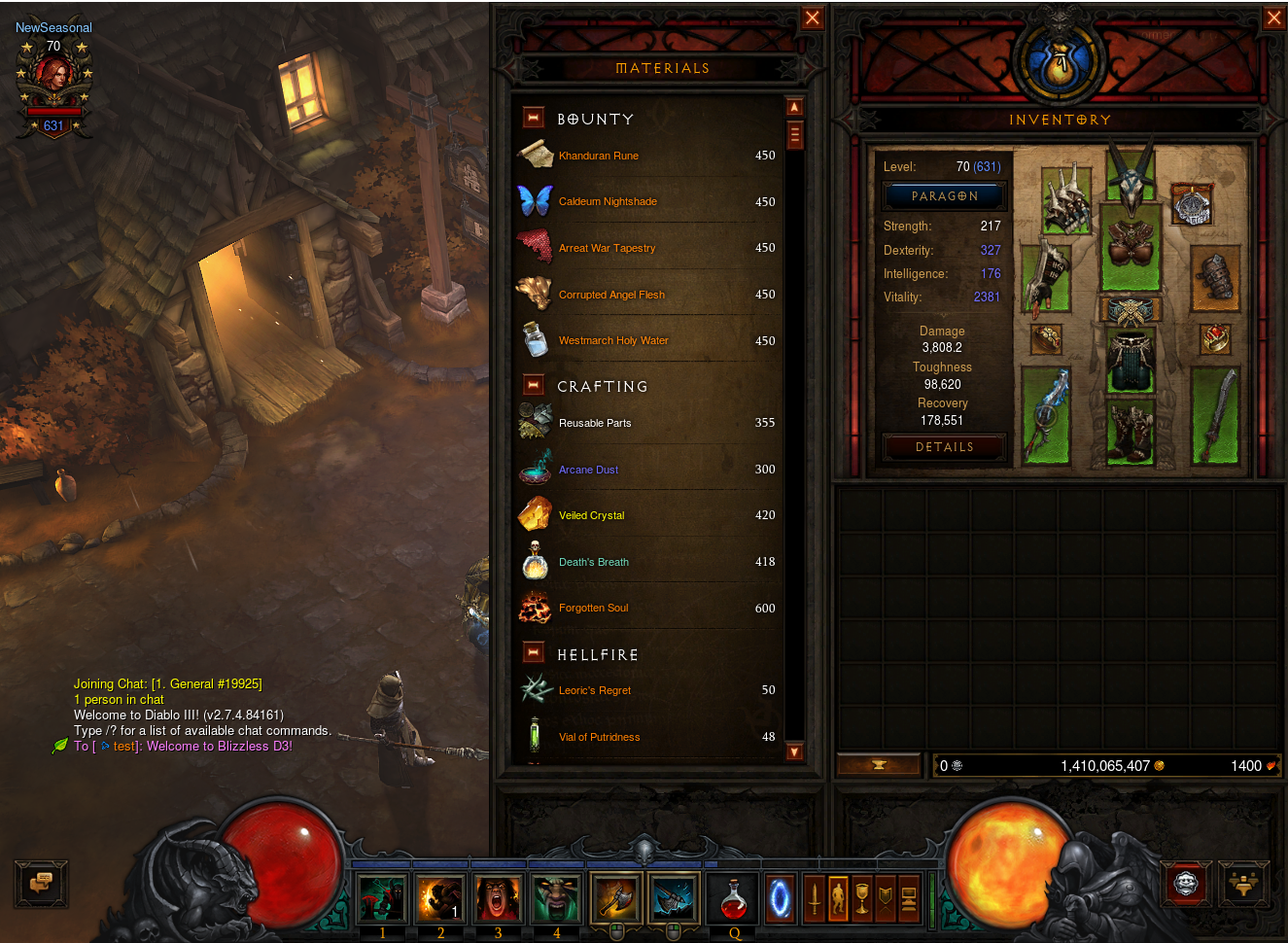Click the equipped helm slot
Viewport: 1288px width, 943px height.
tap(1131, 177)
